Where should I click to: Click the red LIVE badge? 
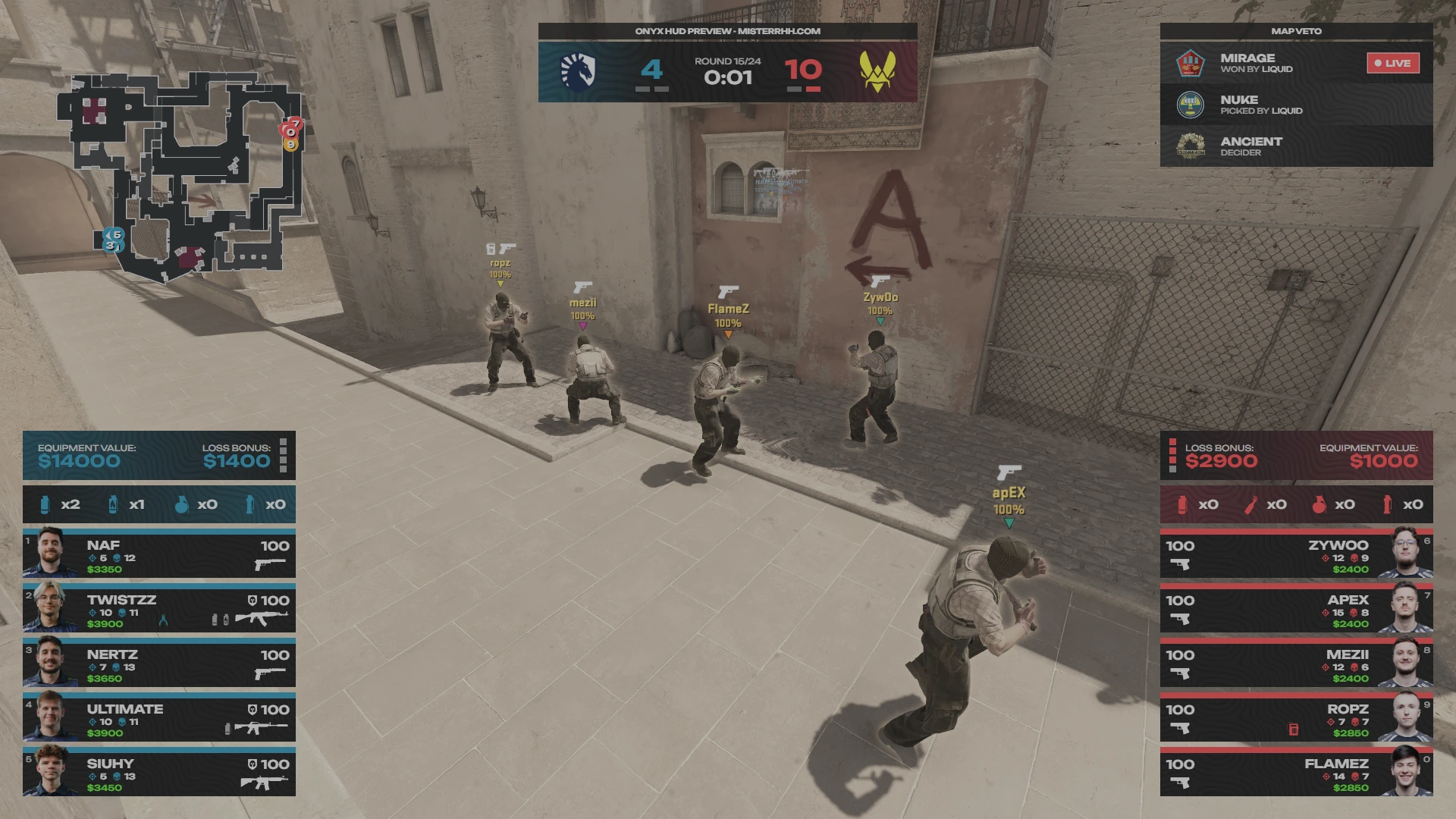click(x=1393, y=63)
